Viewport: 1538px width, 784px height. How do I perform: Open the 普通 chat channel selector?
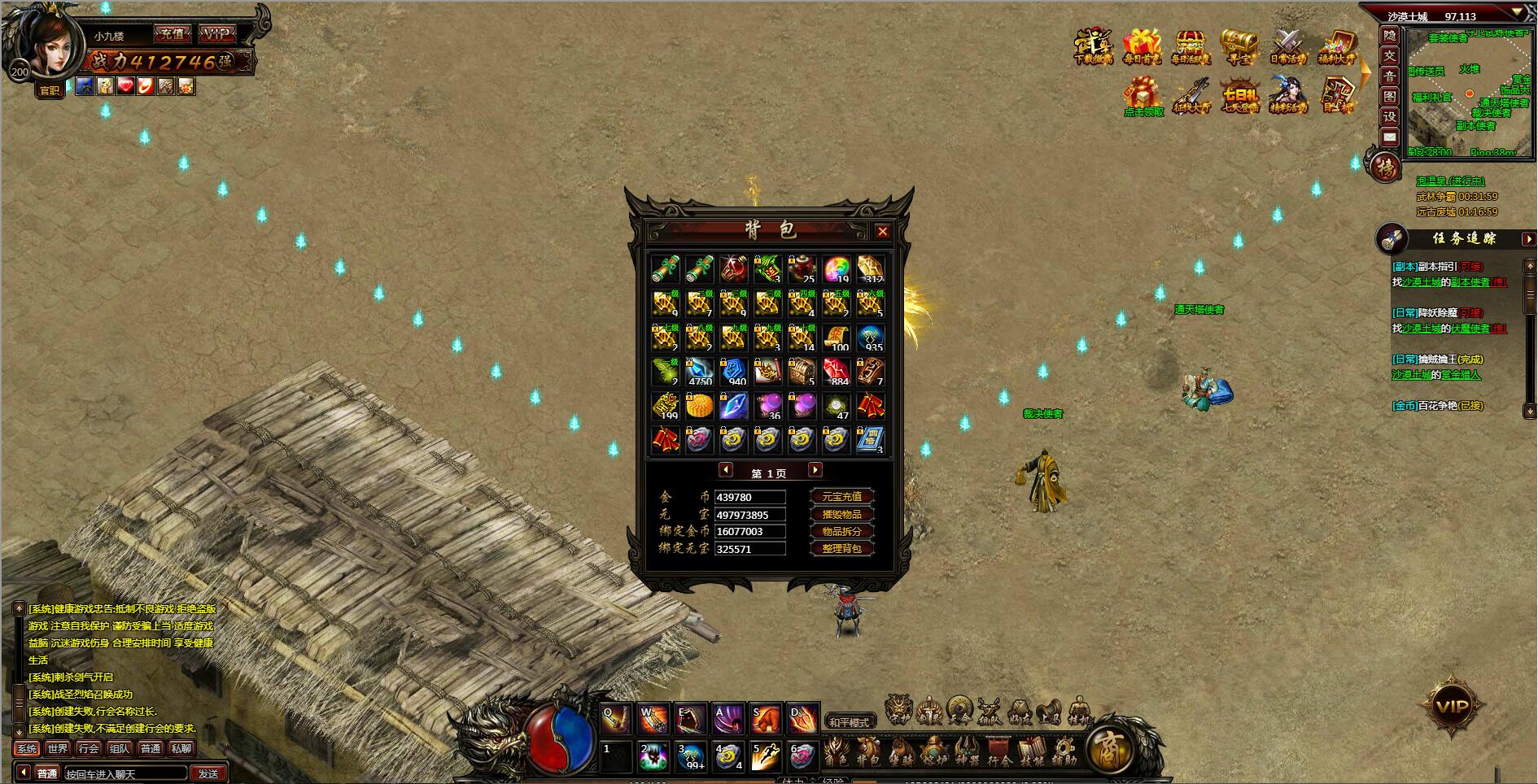click(48, 773)
